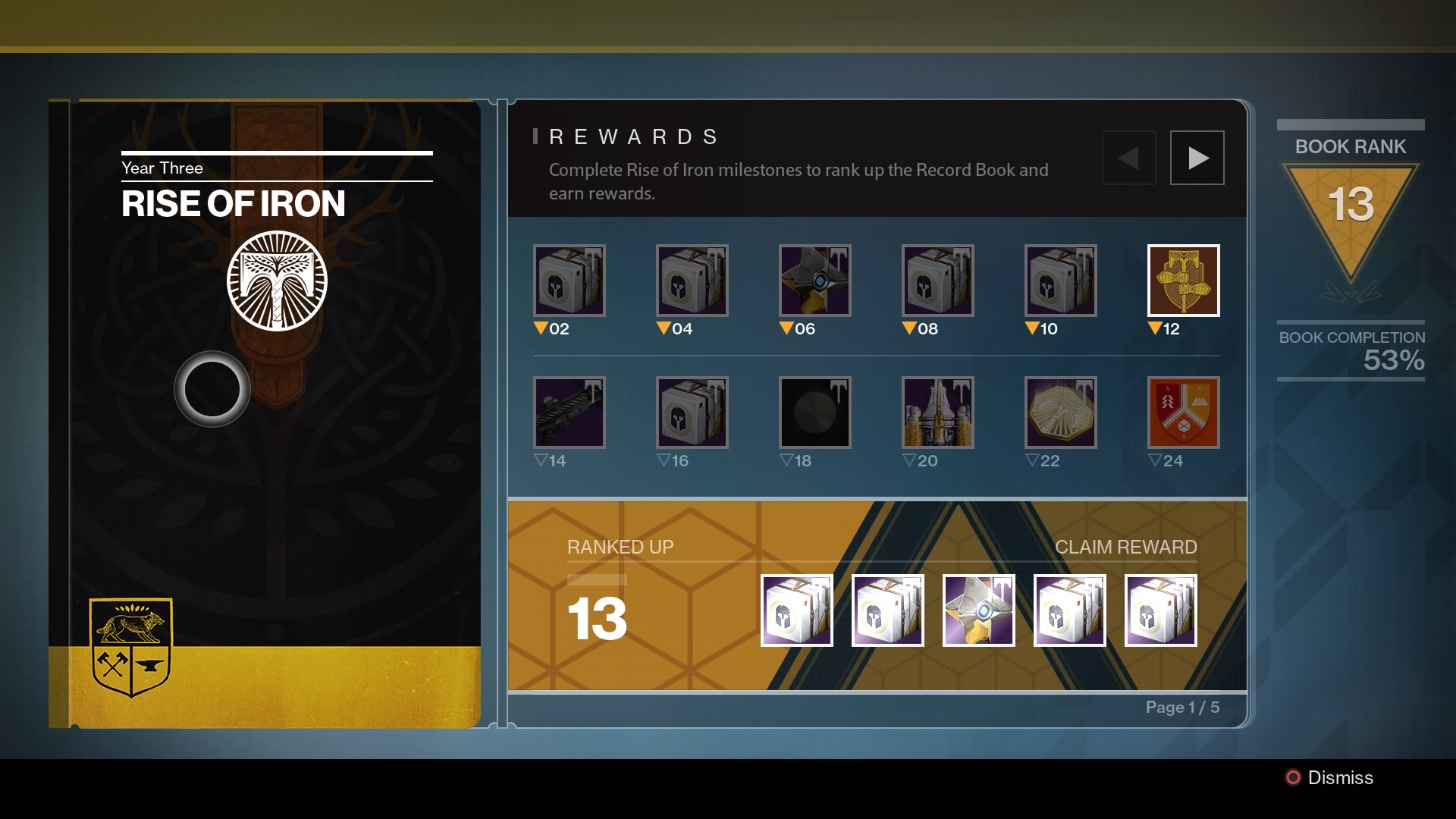
Task: Open the Book Rank 13 triangle badge
Action: pos(1351,205)
